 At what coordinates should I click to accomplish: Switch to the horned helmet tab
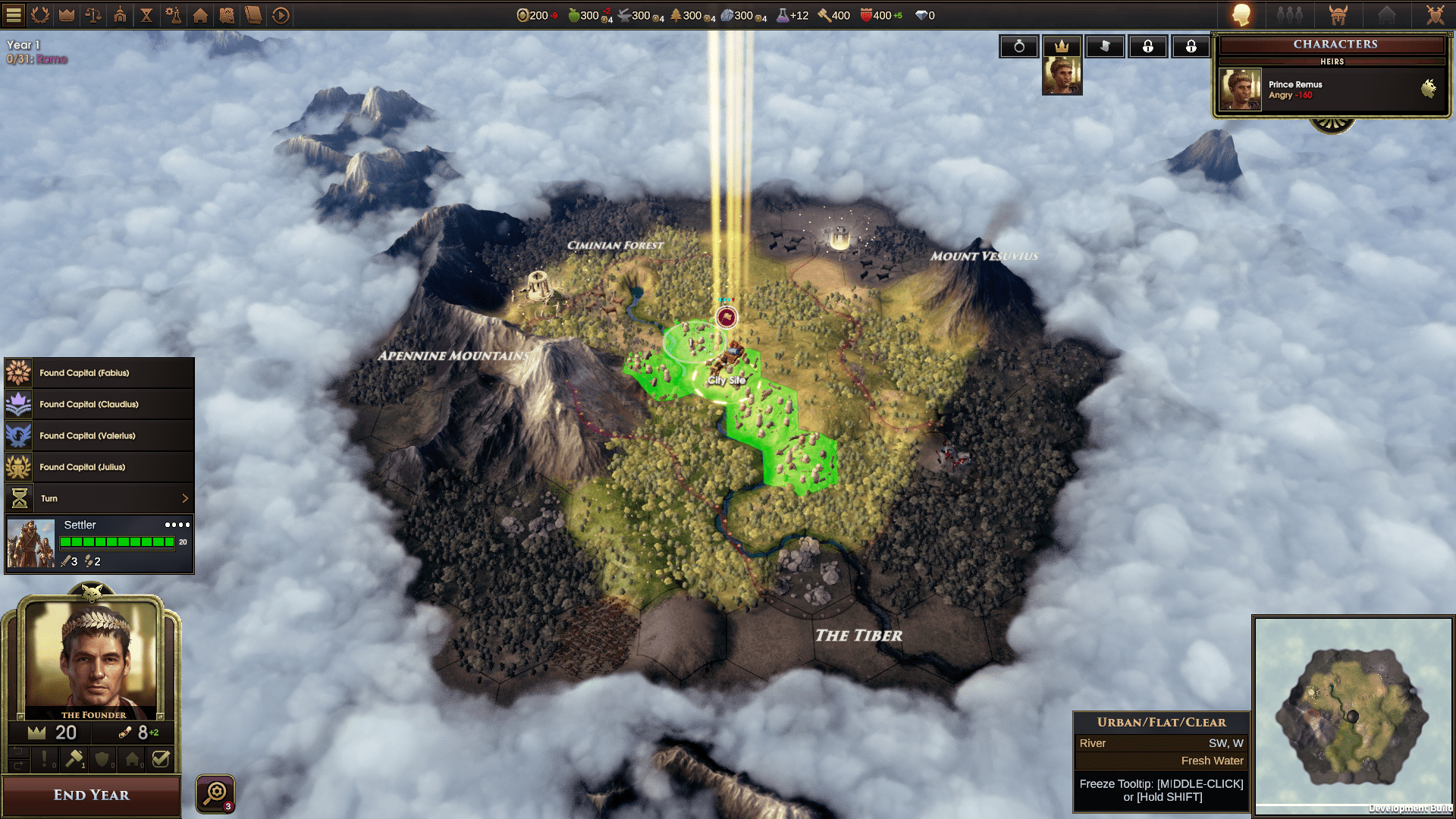point(1338,14)
